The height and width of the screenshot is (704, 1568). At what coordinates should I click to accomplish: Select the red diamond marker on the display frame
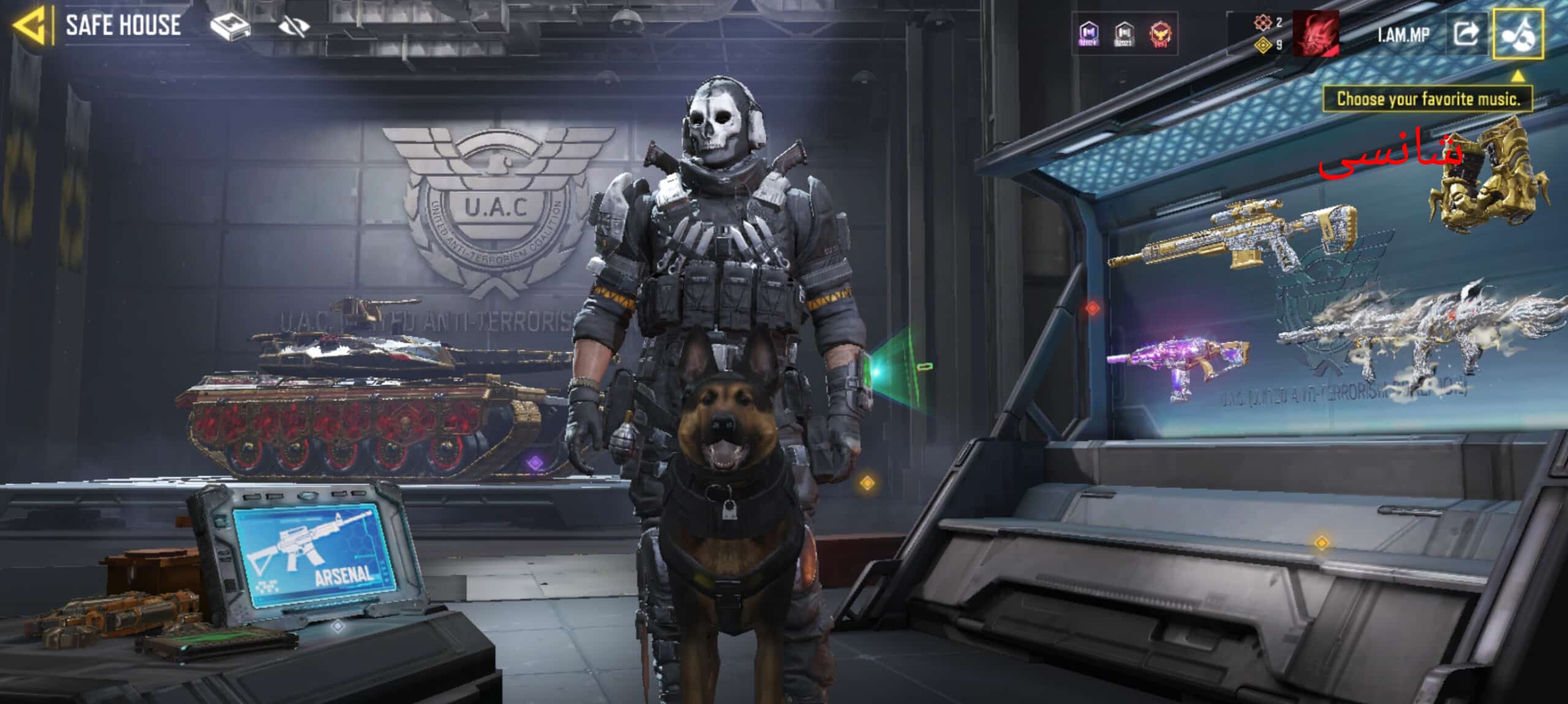click(1093, 308)
